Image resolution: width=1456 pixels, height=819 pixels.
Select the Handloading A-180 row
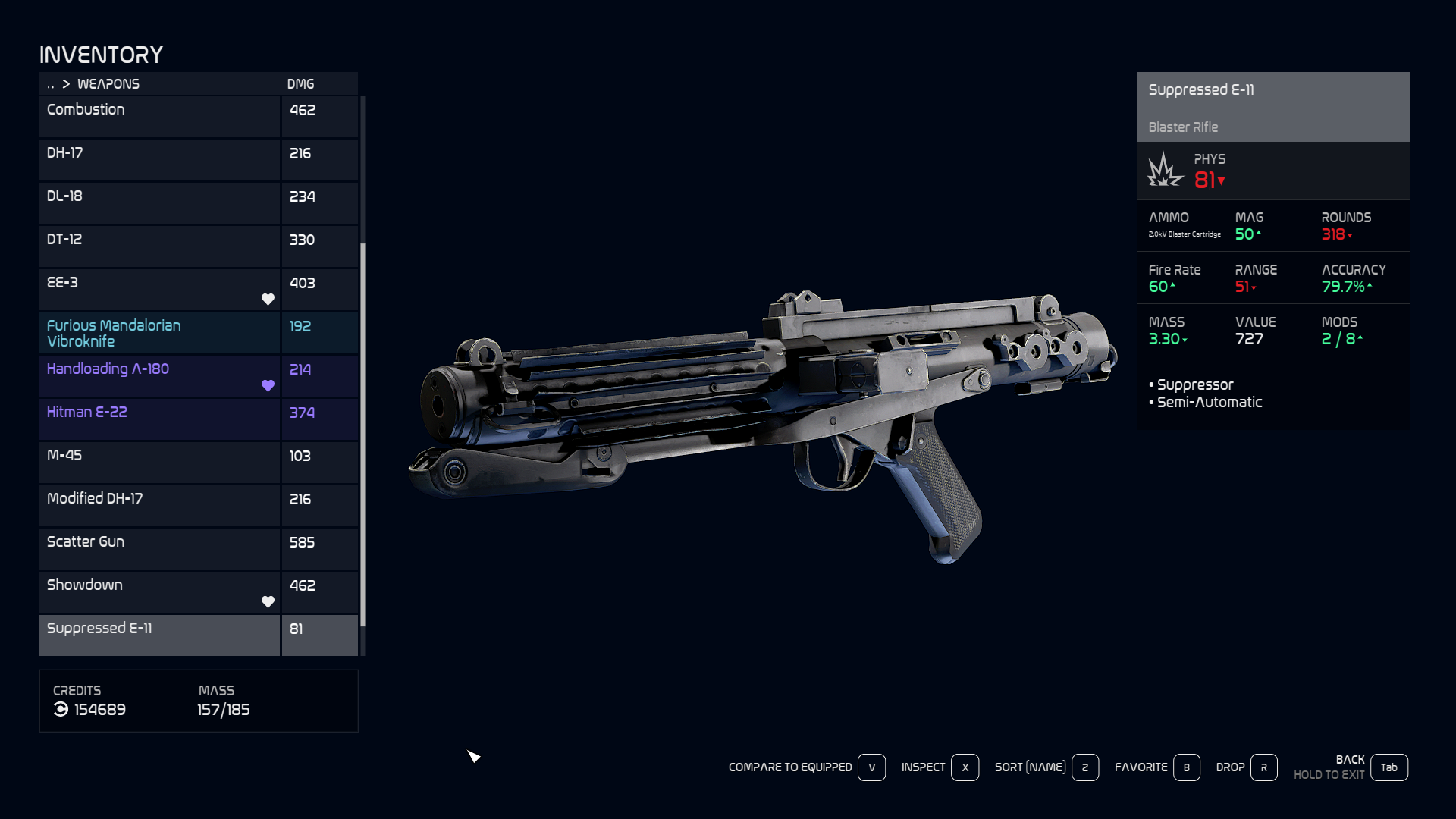[x=159, y=375]
